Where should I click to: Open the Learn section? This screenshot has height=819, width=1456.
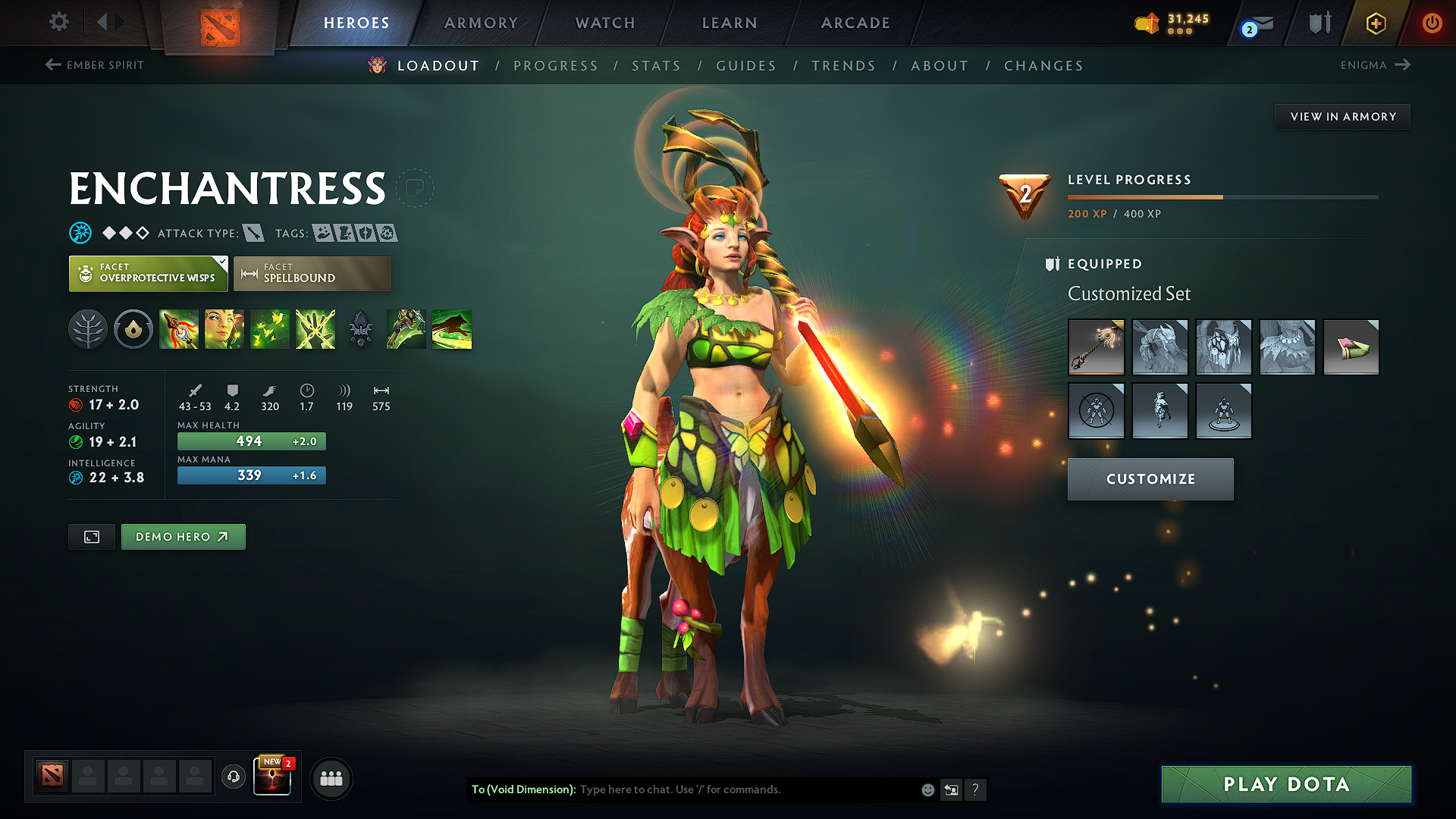pos(730,23)
